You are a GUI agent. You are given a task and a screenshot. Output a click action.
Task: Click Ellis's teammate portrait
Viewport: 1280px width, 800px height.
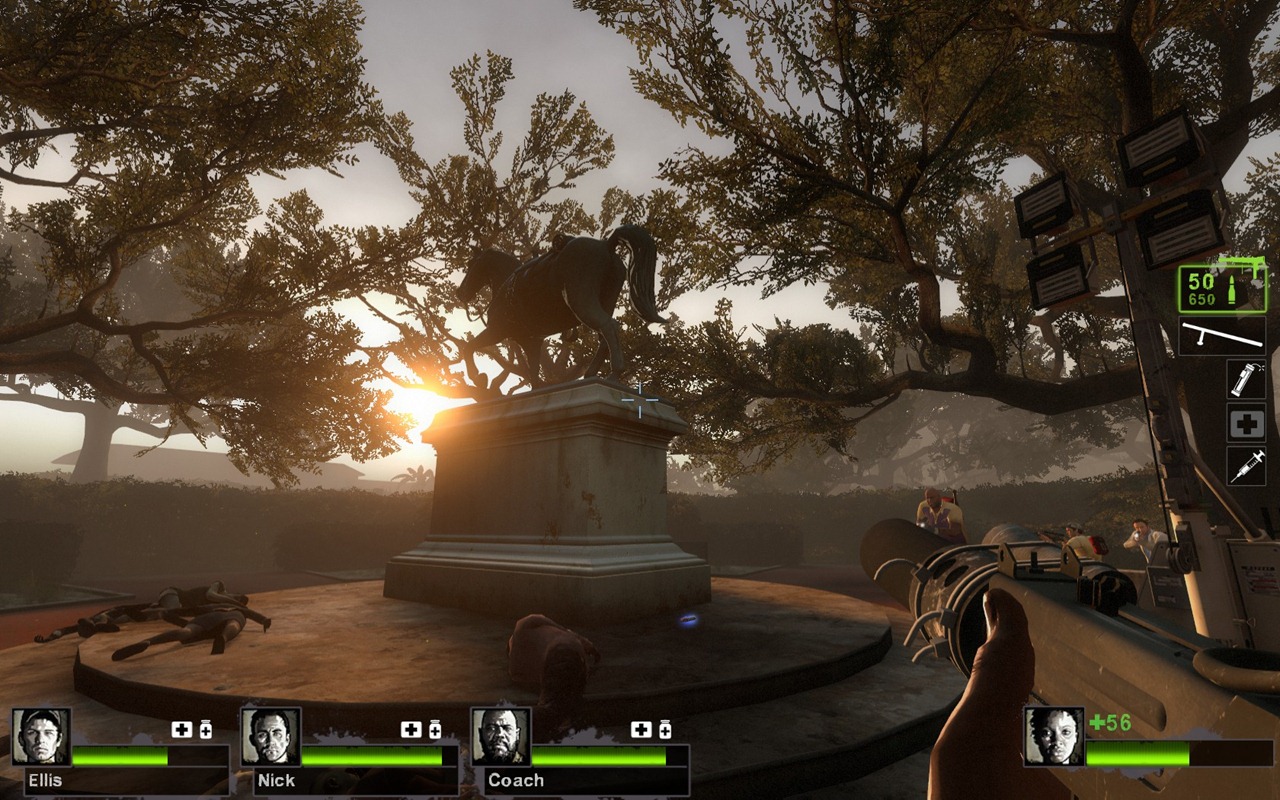[42, 737]
